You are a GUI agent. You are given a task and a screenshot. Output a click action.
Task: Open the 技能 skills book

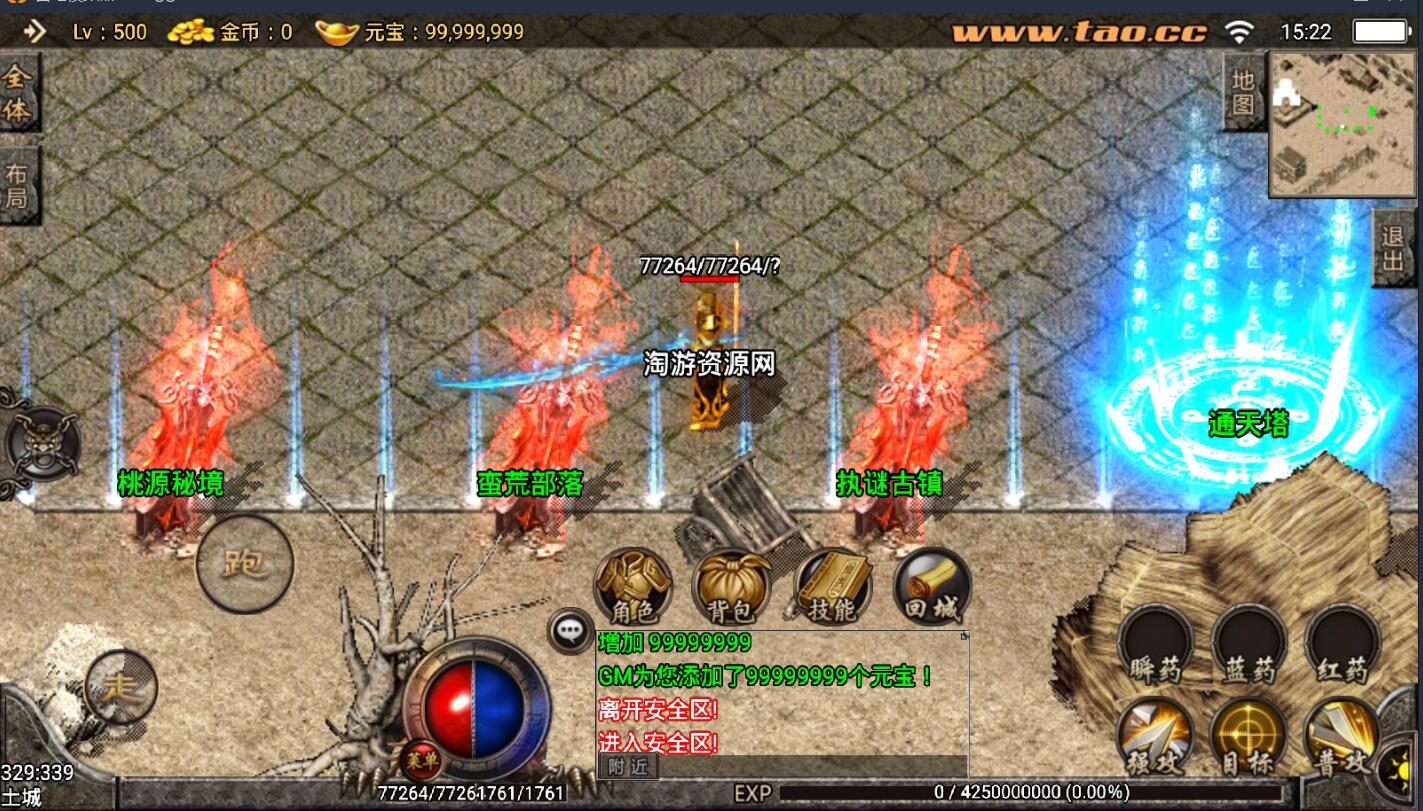click(x=832, y=587)
